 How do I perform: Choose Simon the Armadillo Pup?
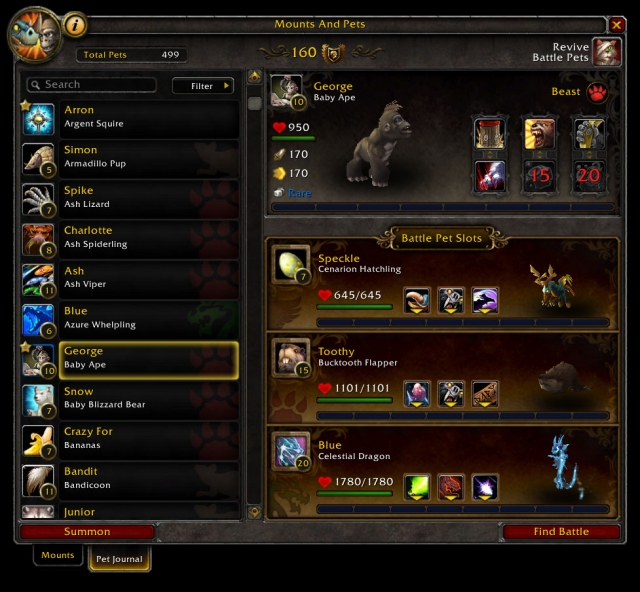coord(130,158)
